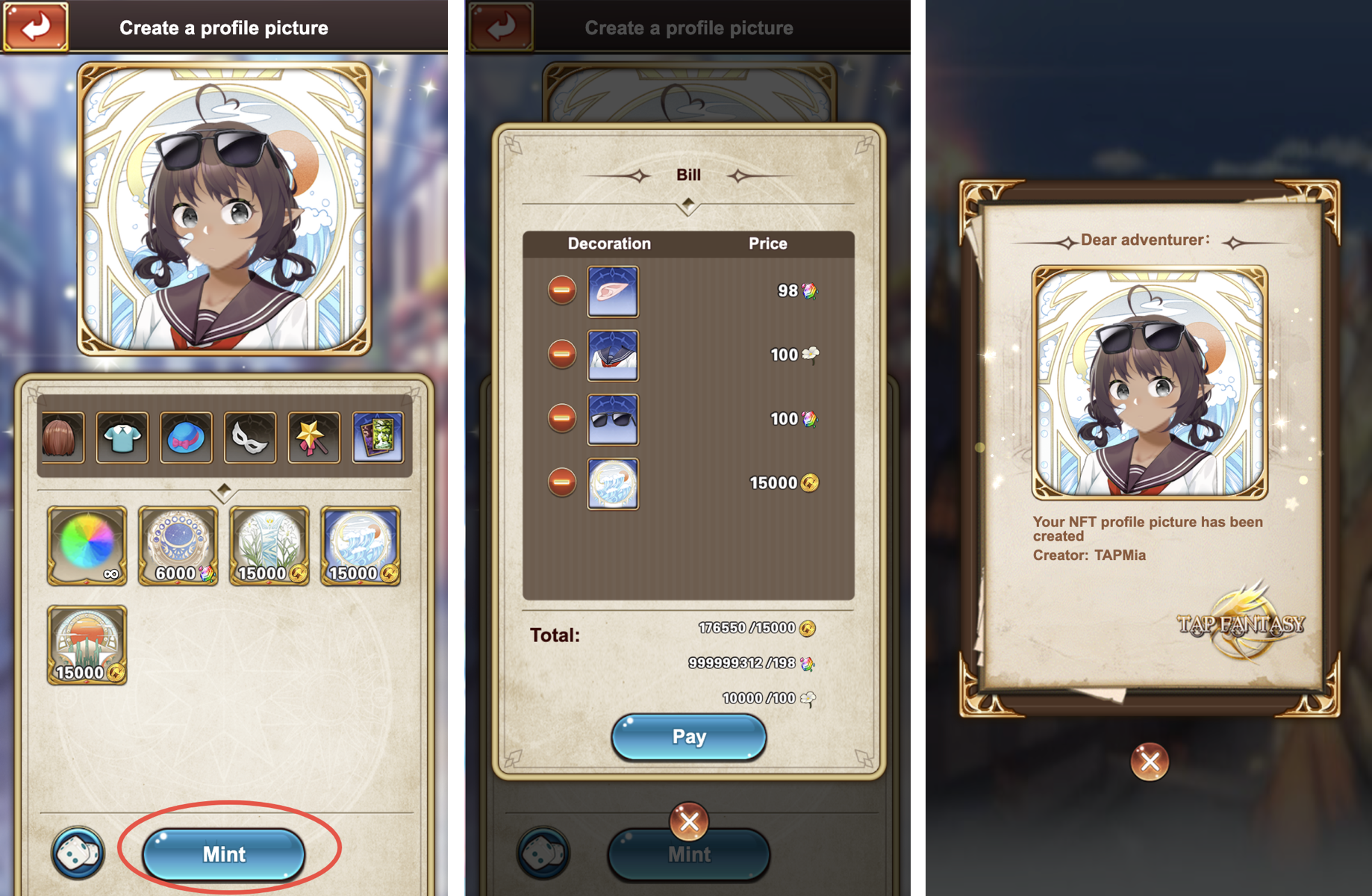Close the Bill popup
This screenshot has height=896, width=1372.
[x=688, y=821]
